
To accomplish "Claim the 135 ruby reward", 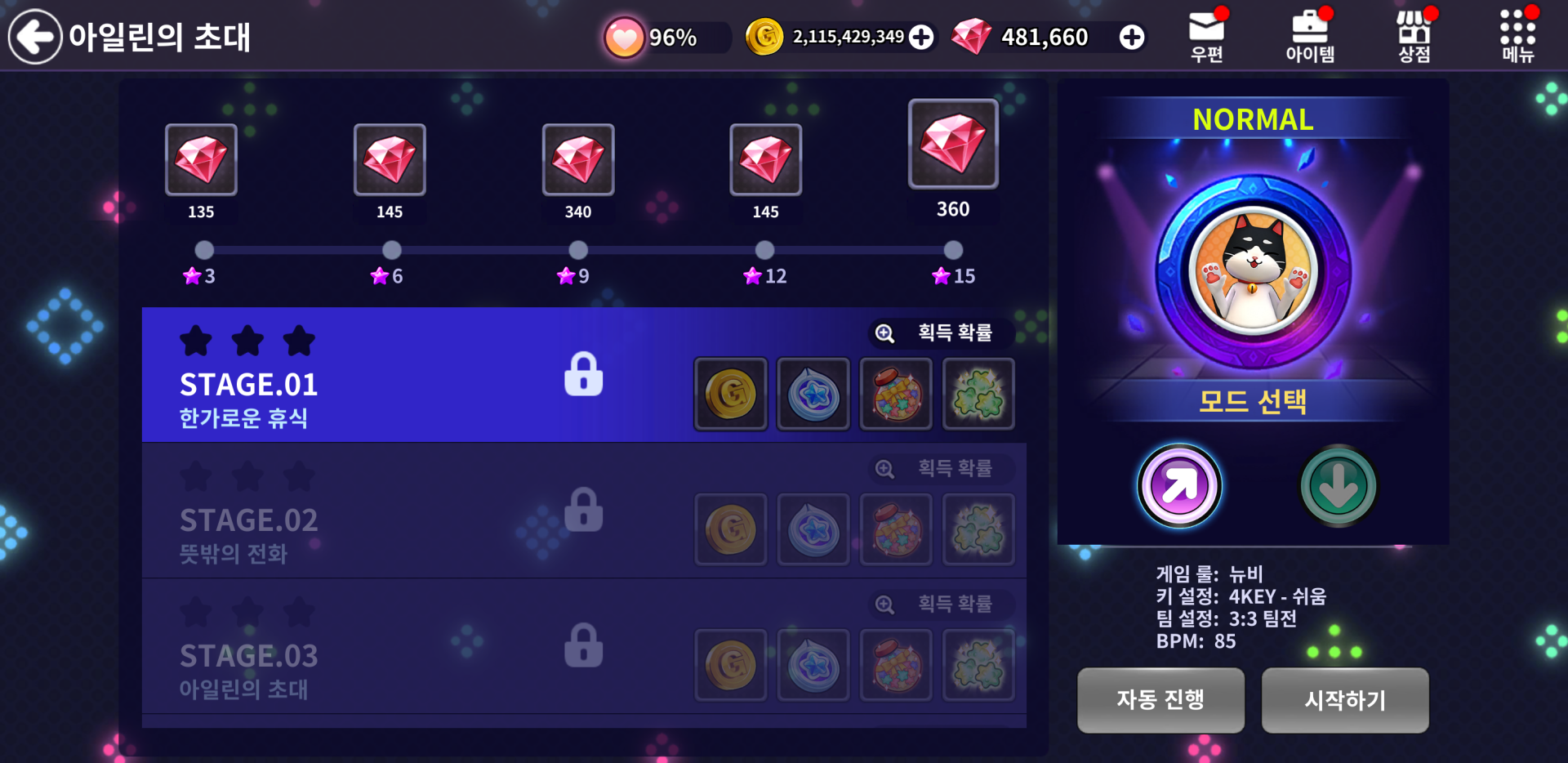I will [201, 160].
